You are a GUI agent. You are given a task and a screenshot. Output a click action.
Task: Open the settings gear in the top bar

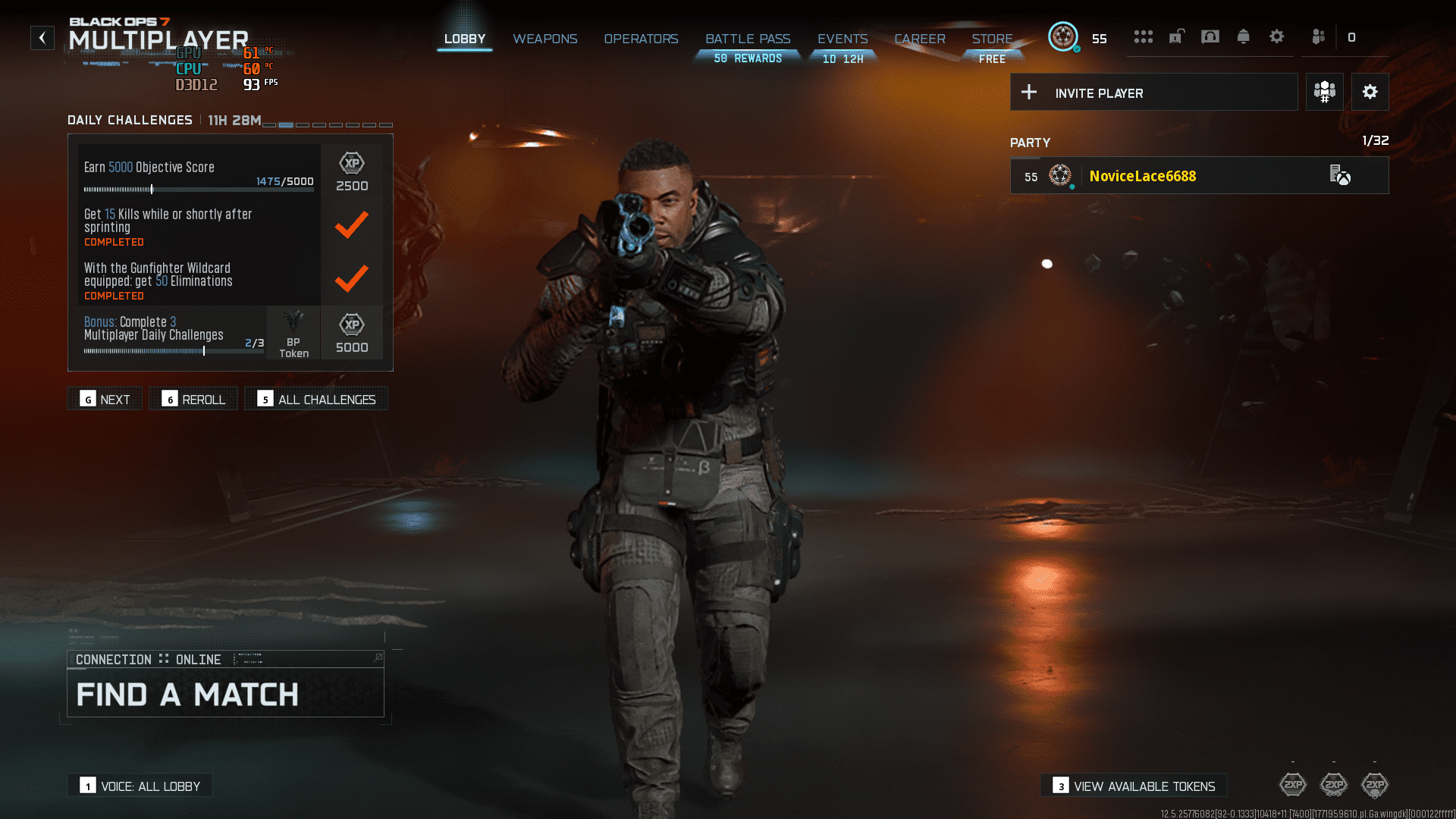[x=1277, y=36]
